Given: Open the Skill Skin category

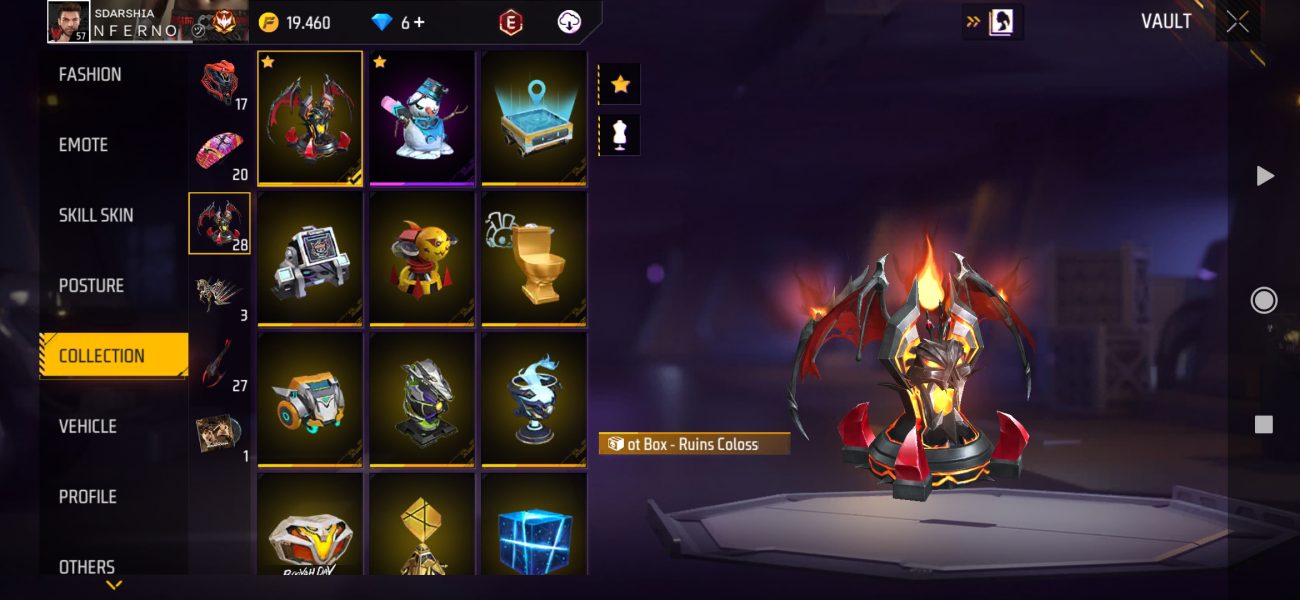Looking at the screenshot, I should click(96, 215).
